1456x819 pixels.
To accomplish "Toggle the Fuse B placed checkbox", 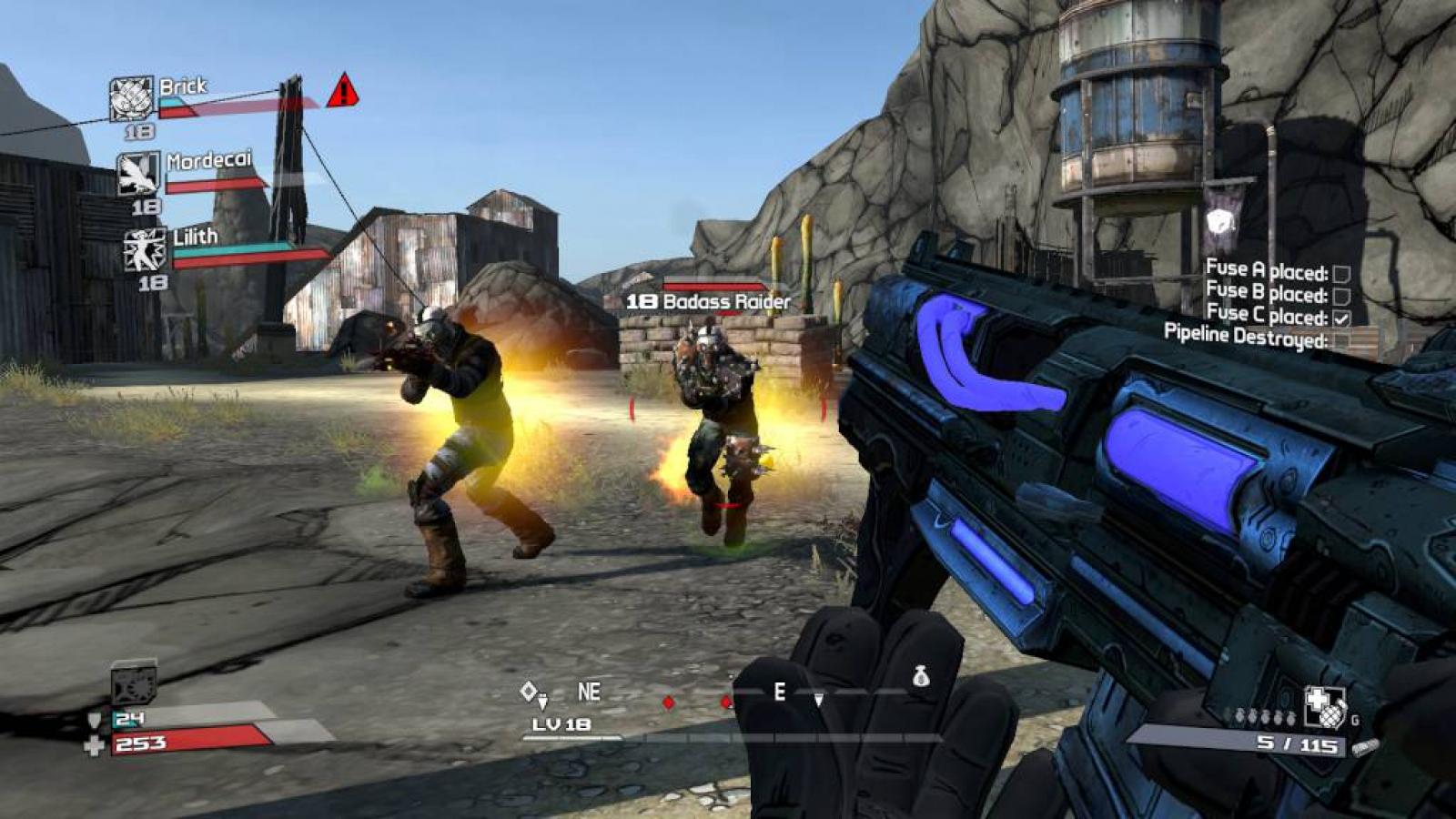I will tap(1340, 296).
